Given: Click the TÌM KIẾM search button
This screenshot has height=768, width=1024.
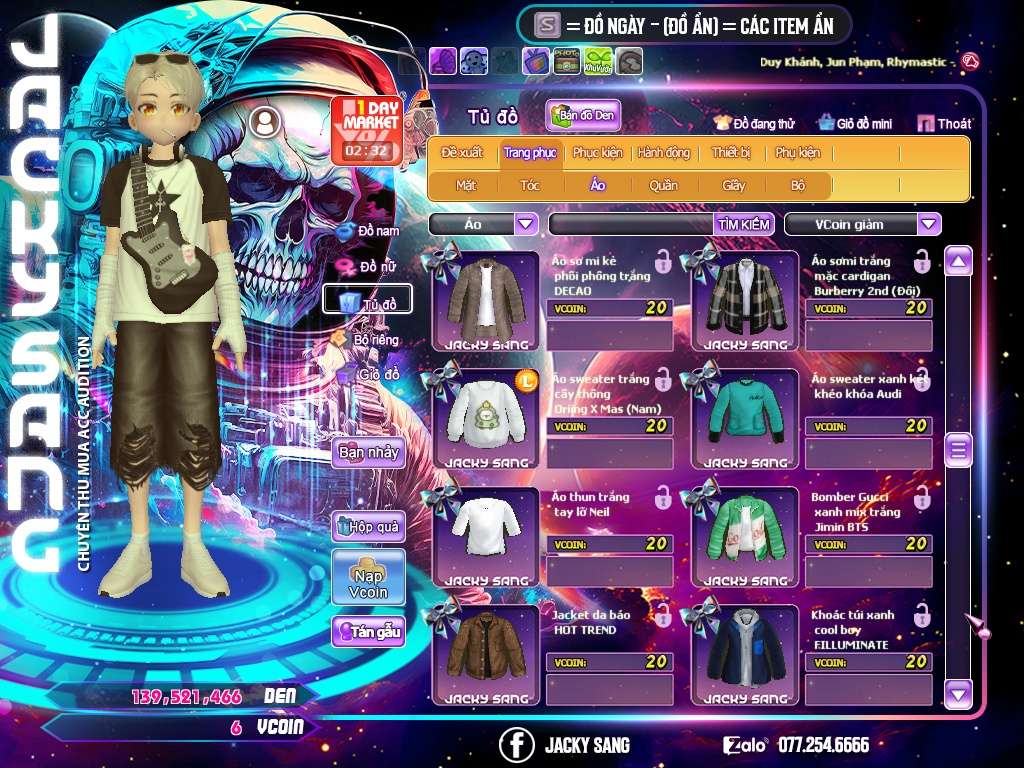Looking at the screenshot, I should click(x=744, y=224).
